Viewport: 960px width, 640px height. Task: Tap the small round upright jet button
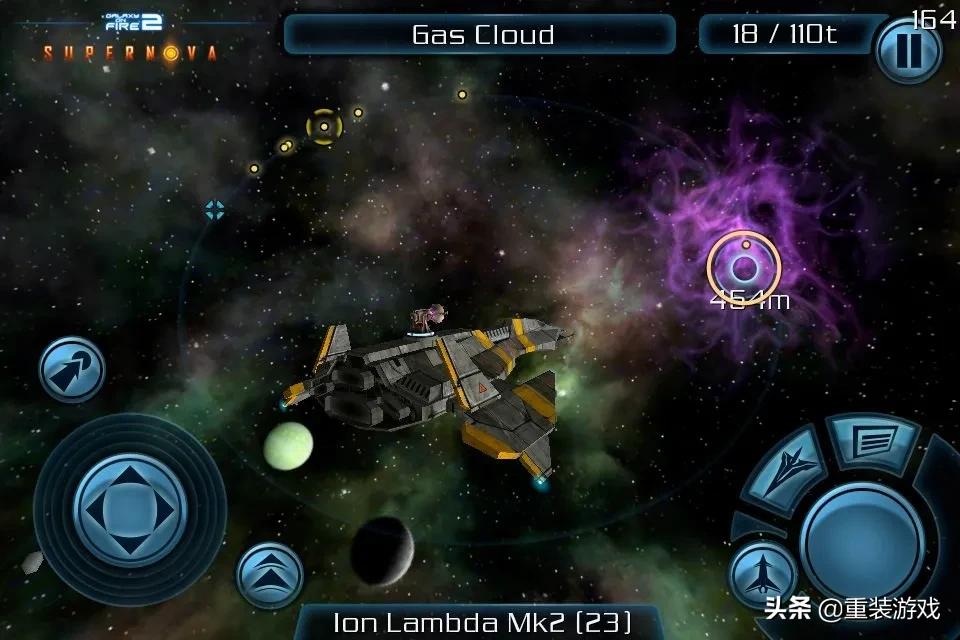pyautogui.click(x=762, y=576)
